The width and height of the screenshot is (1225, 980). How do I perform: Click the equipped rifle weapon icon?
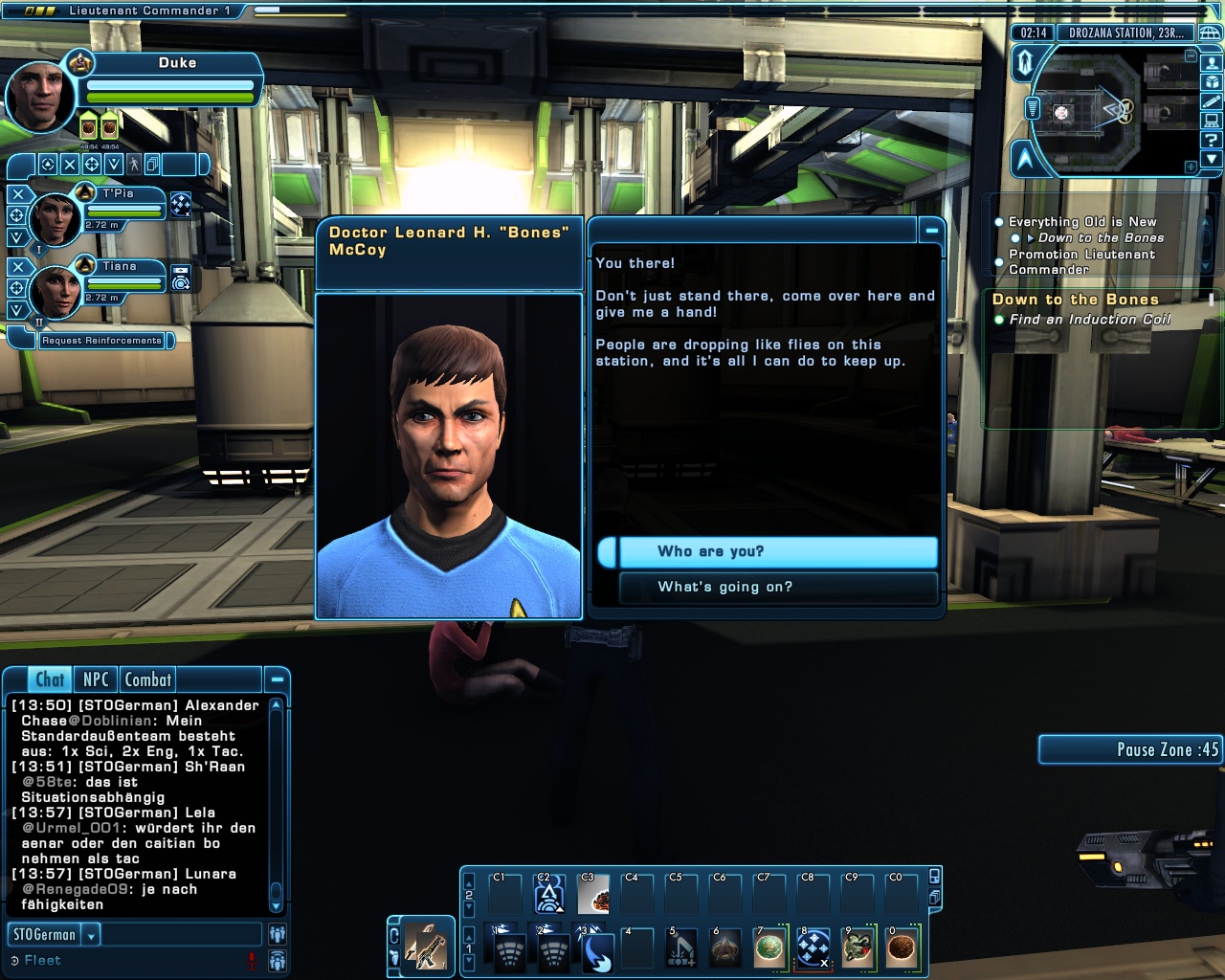pyautogui.click(x=425, y=947)
